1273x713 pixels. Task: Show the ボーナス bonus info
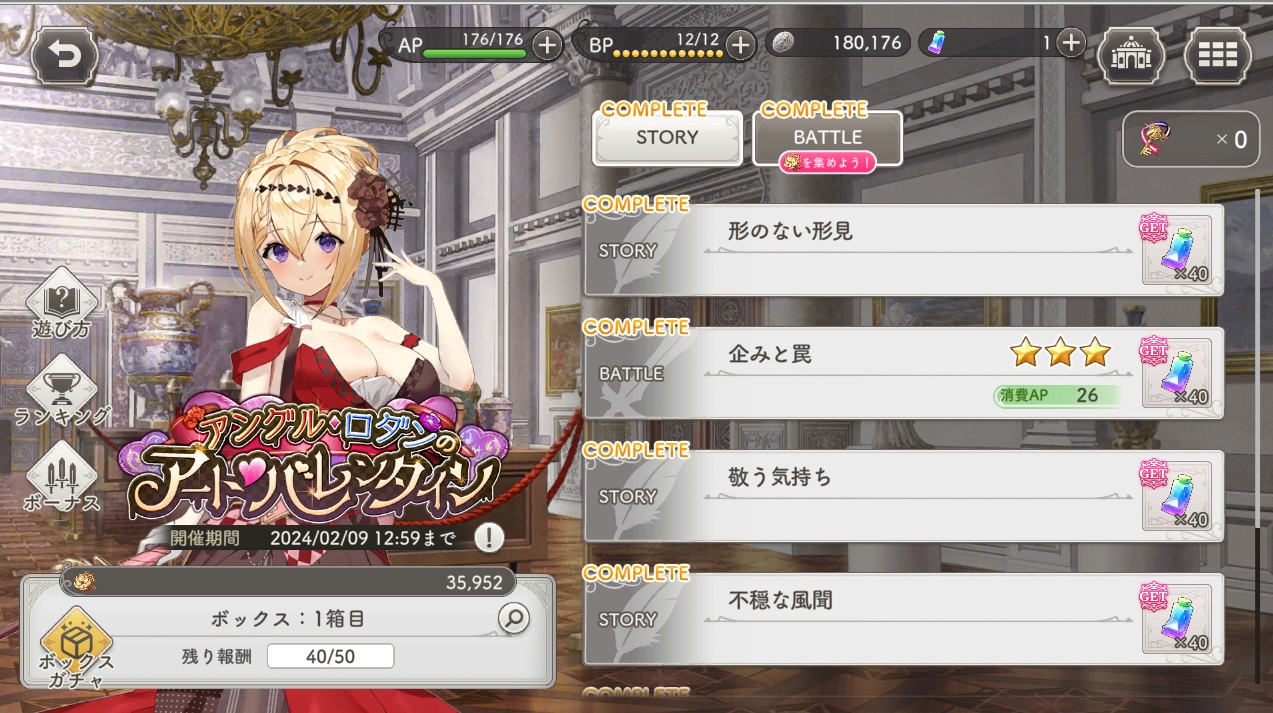coord(61,478)
